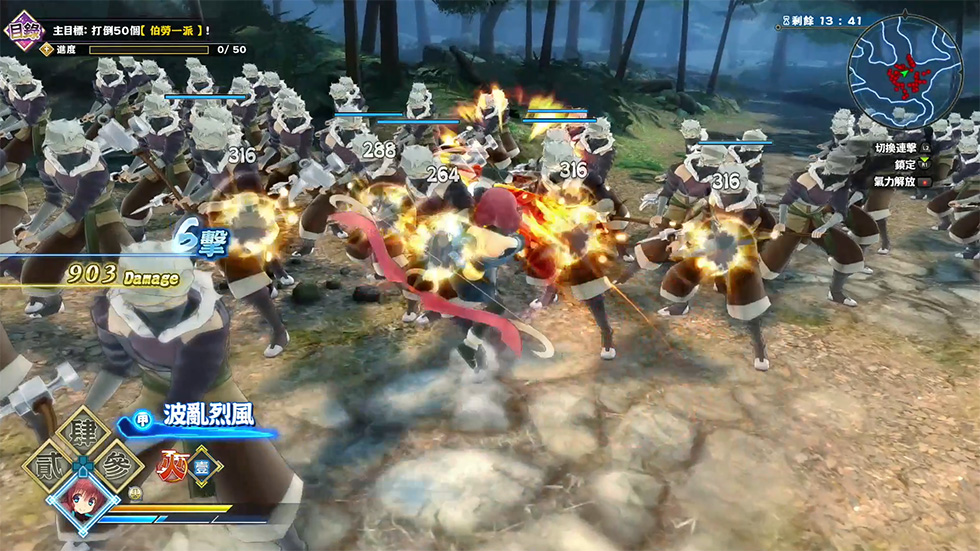Screen dimensions: 980x551
Task: Click the red-haired character portrait
Action: (x=83, y=503)
